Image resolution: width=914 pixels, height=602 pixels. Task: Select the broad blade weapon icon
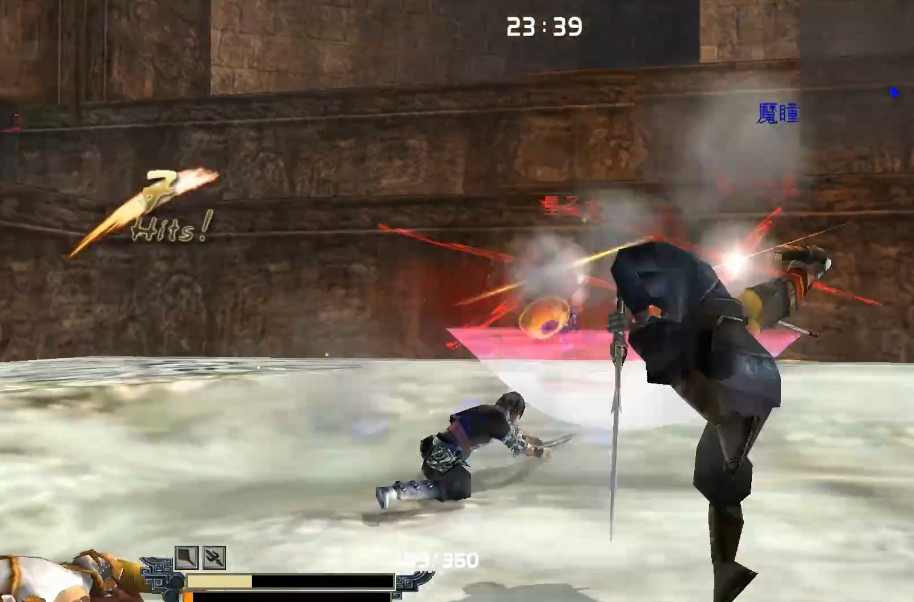pyautogui.click(x=186, y=558)
